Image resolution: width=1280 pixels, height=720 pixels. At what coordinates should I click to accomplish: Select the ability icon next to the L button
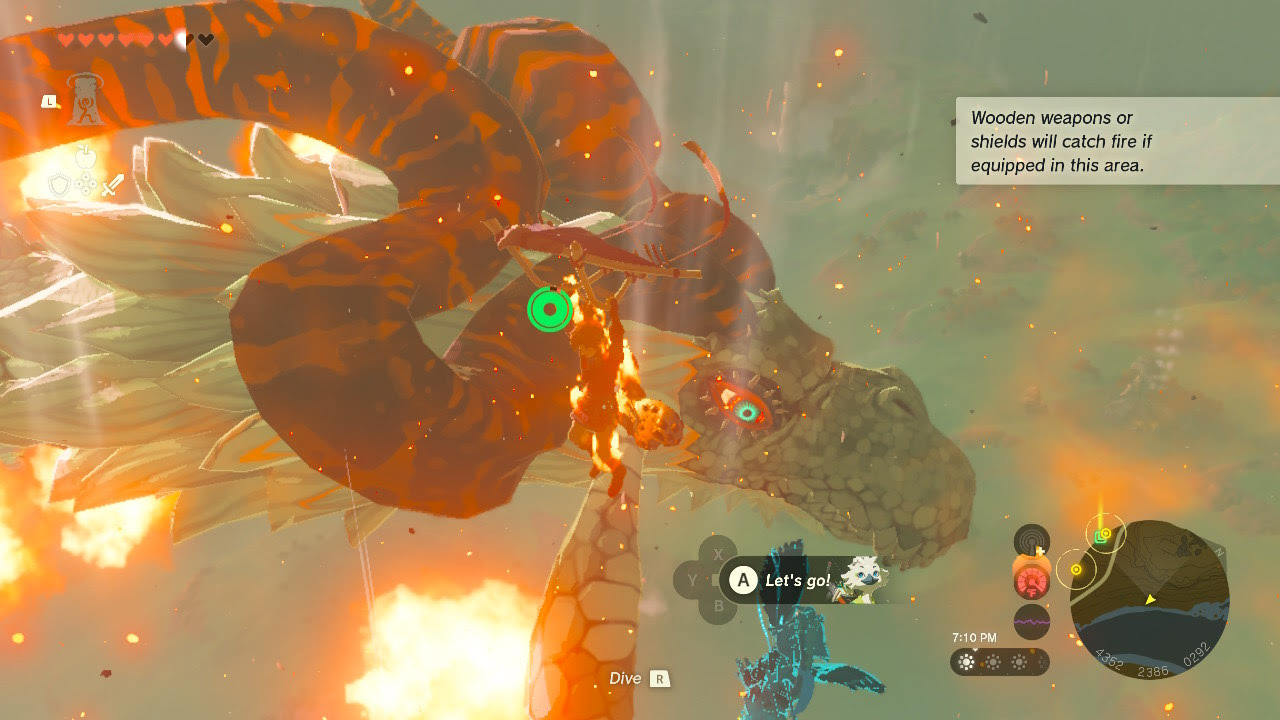click(x=87, y=101)
